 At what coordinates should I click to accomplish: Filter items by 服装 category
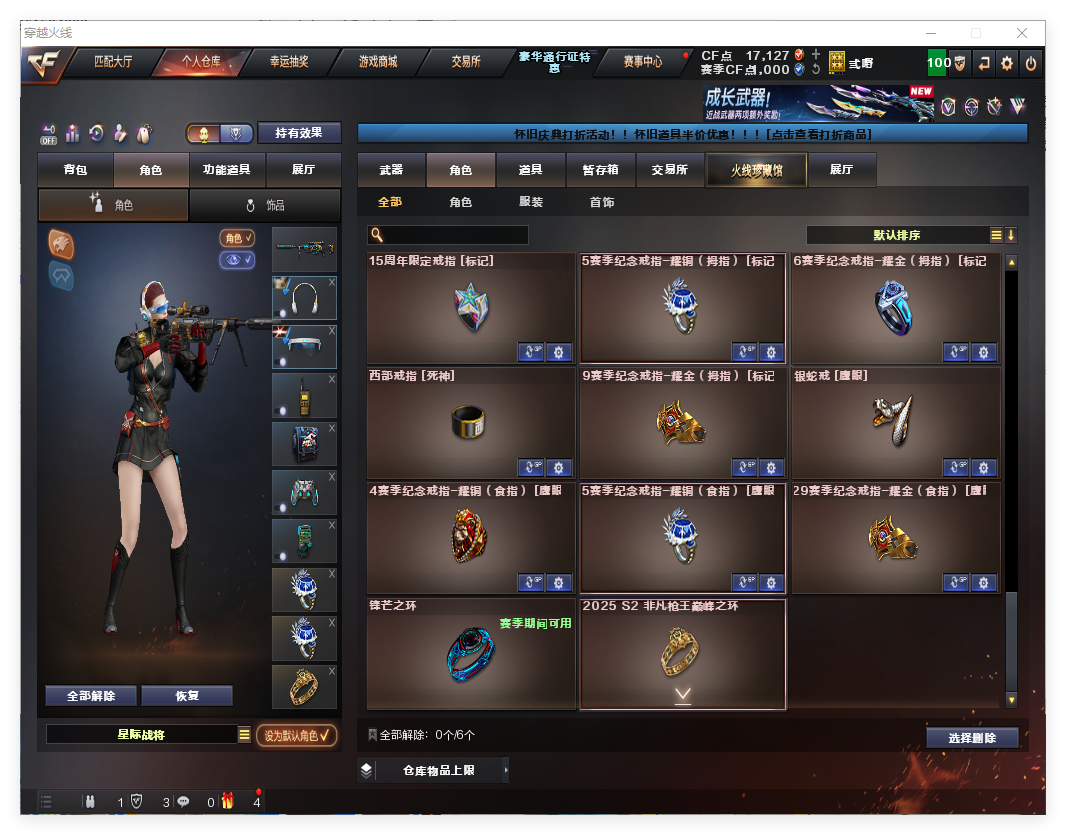coord(531,202)
